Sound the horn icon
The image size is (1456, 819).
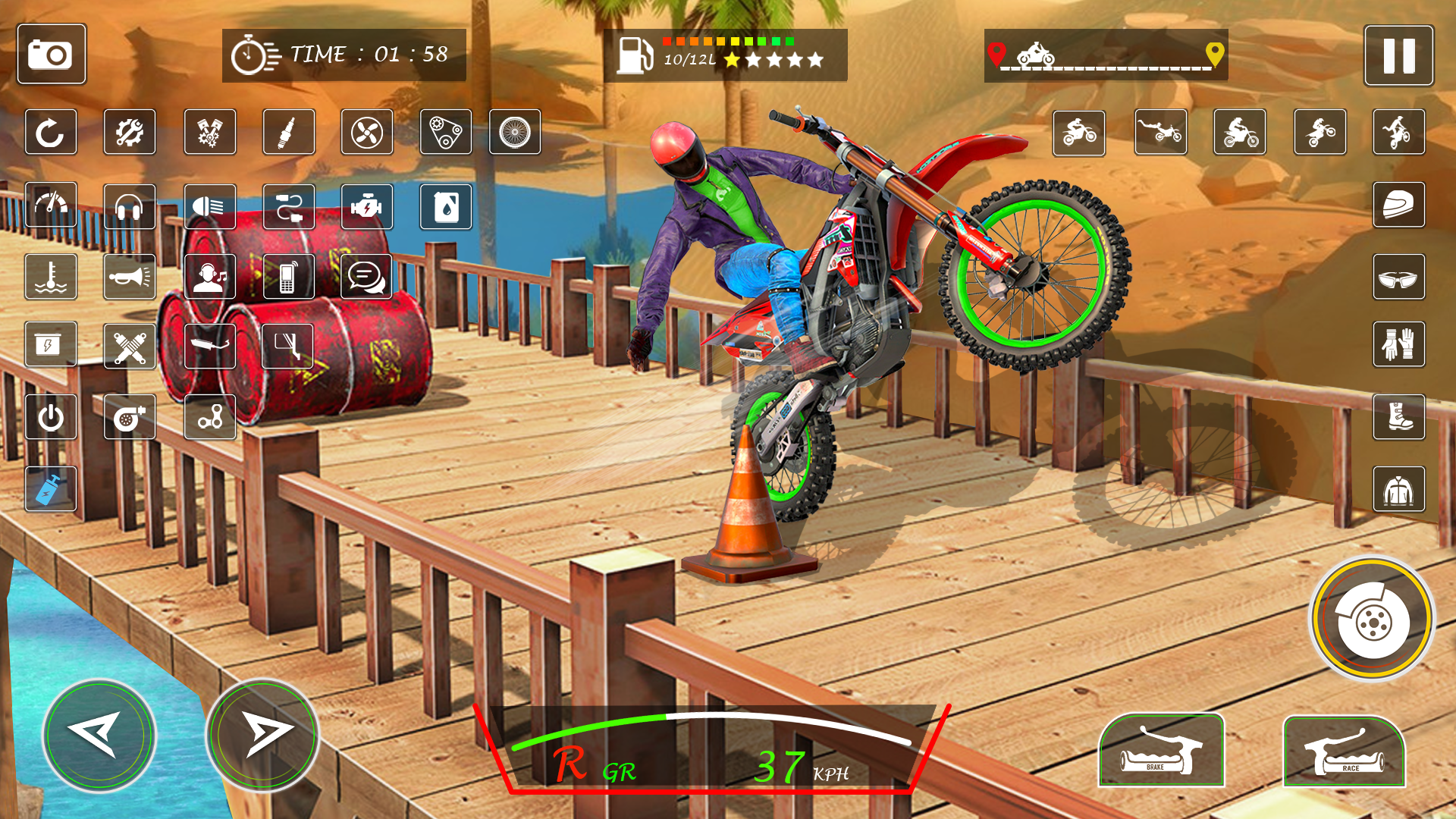coord(130,277)
